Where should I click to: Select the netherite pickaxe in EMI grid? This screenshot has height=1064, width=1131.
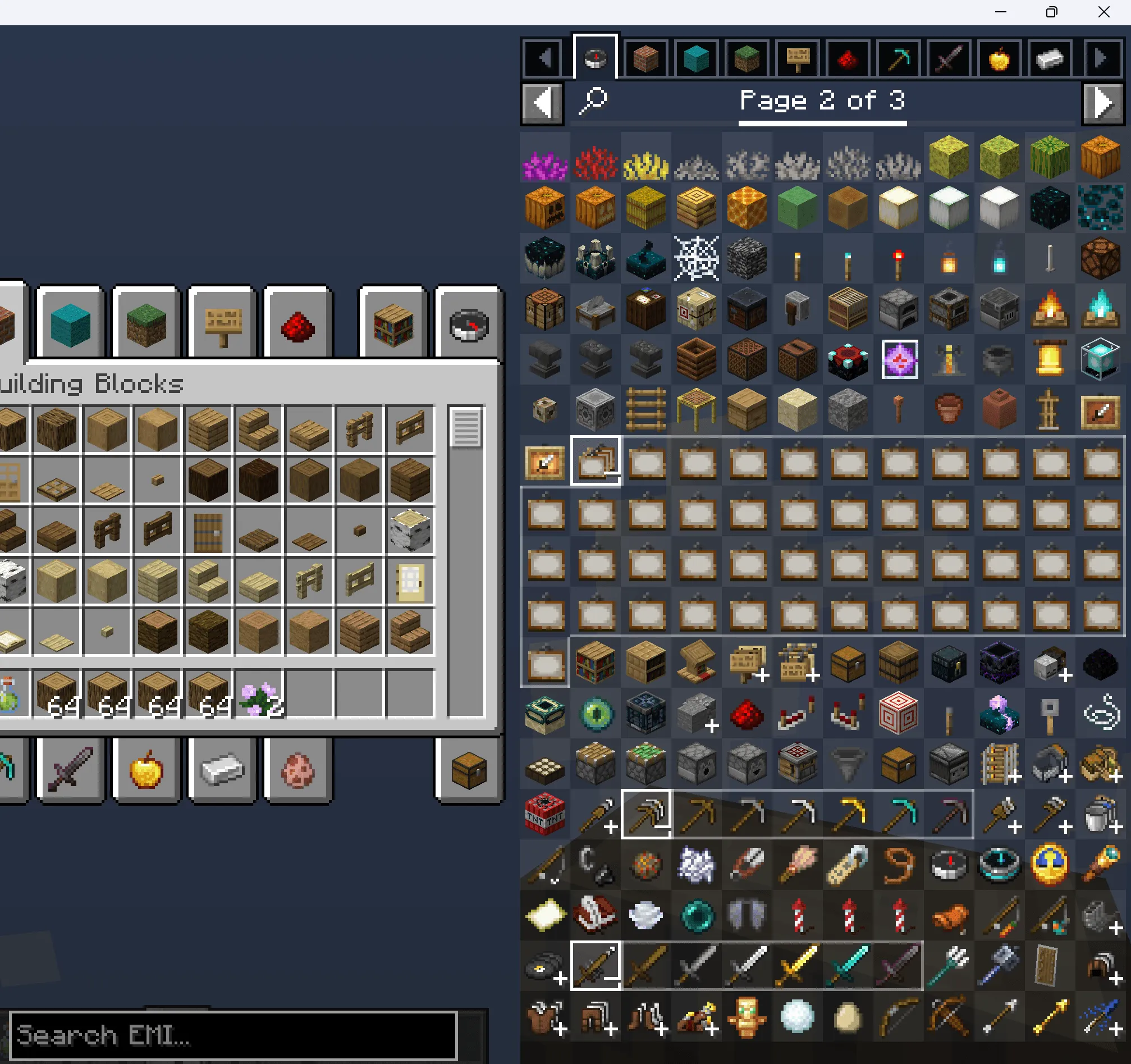950,815
